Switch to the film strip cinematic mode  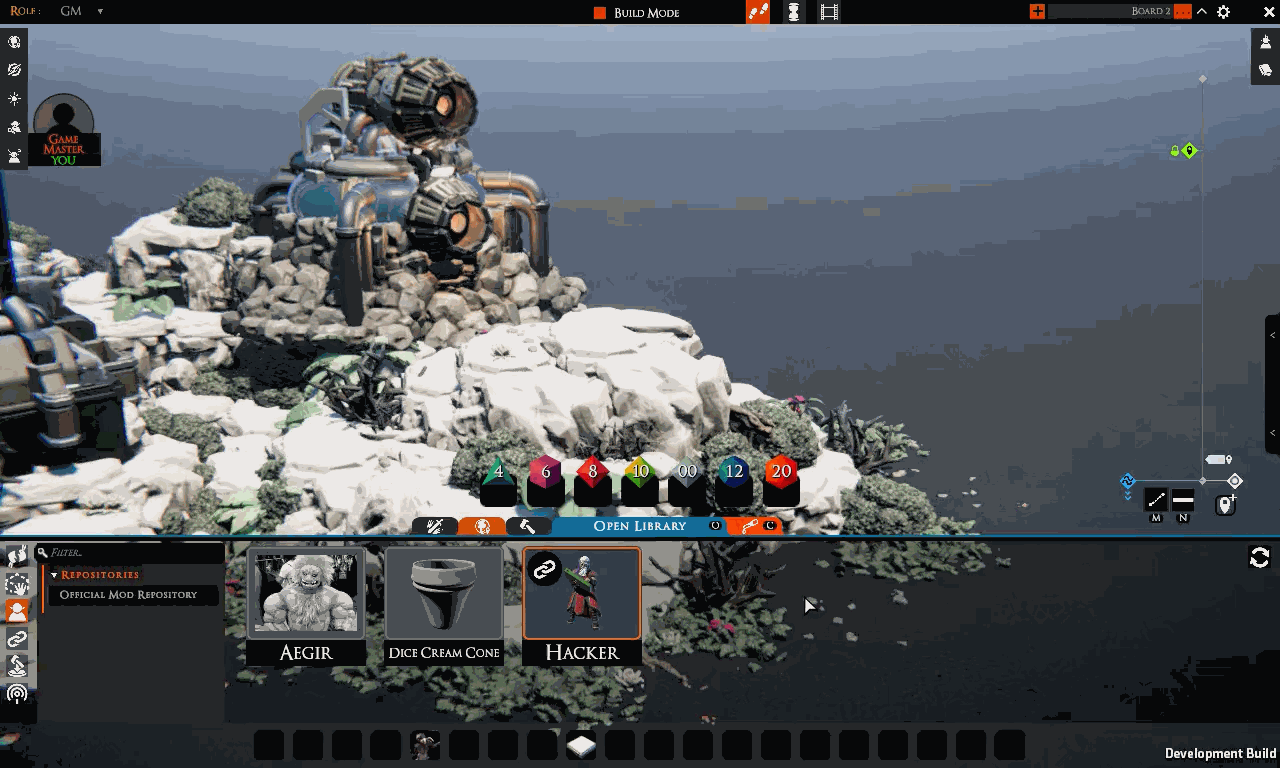(x=829, y=12)
